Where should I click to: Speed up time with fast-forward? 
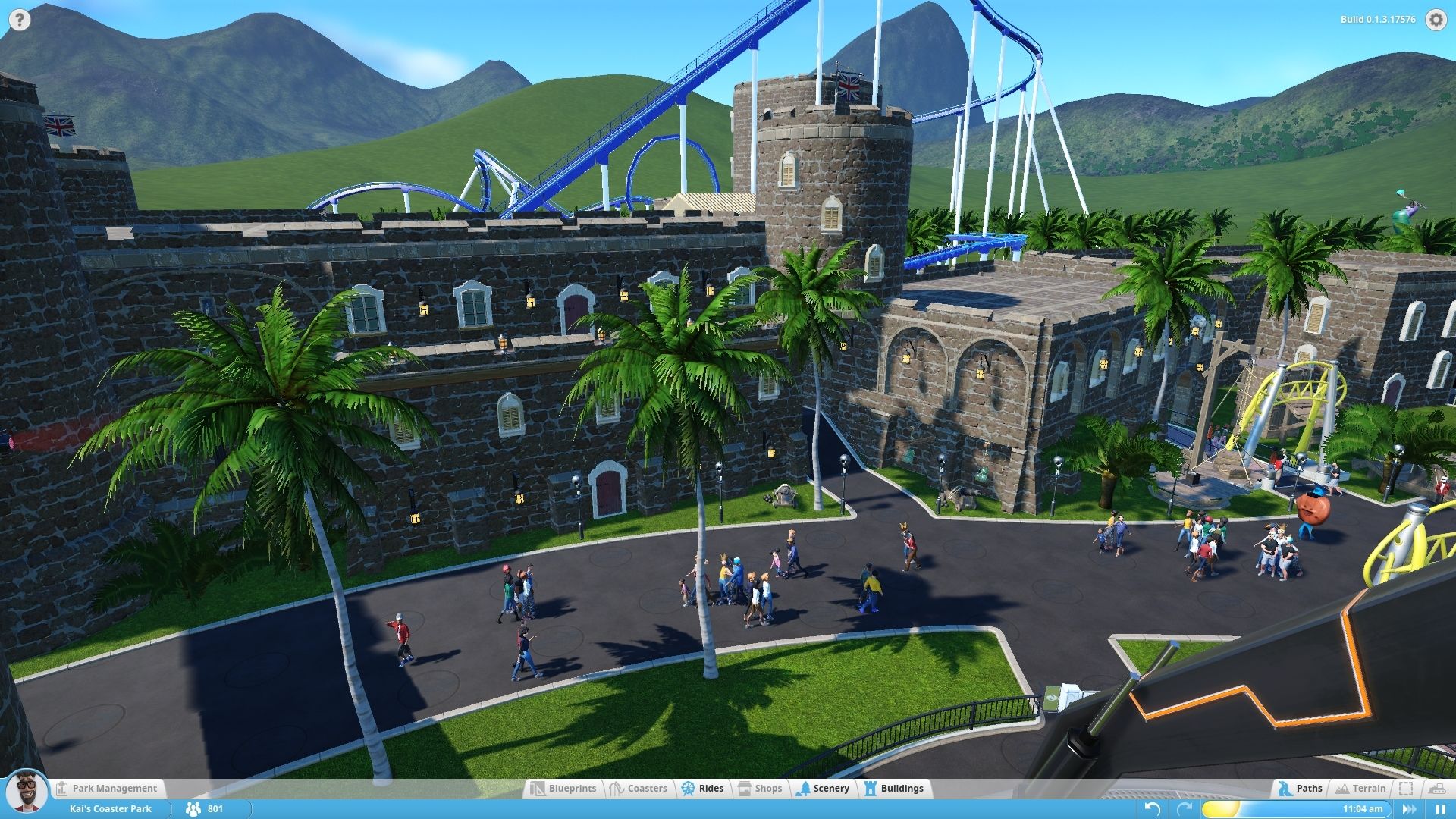1409,809
